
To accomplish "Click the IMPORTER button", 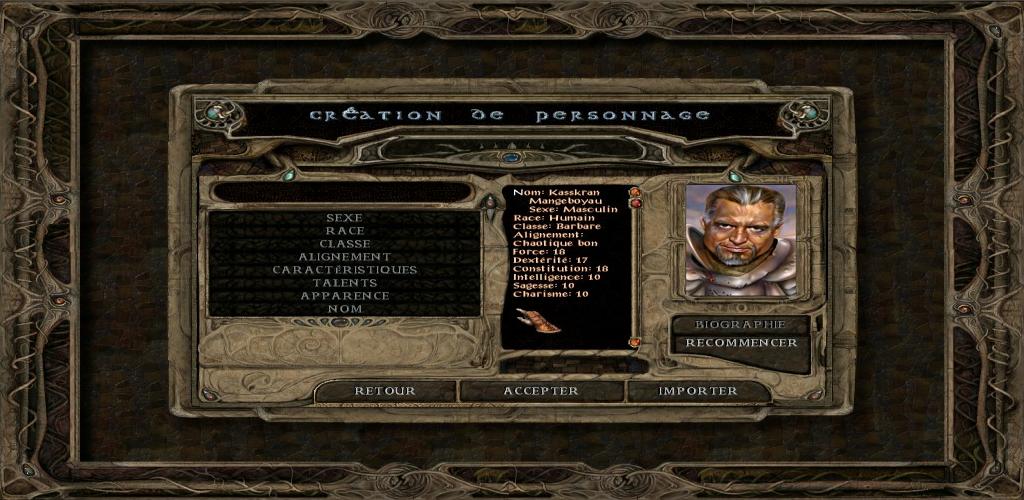I will click(x=698, y=391).
